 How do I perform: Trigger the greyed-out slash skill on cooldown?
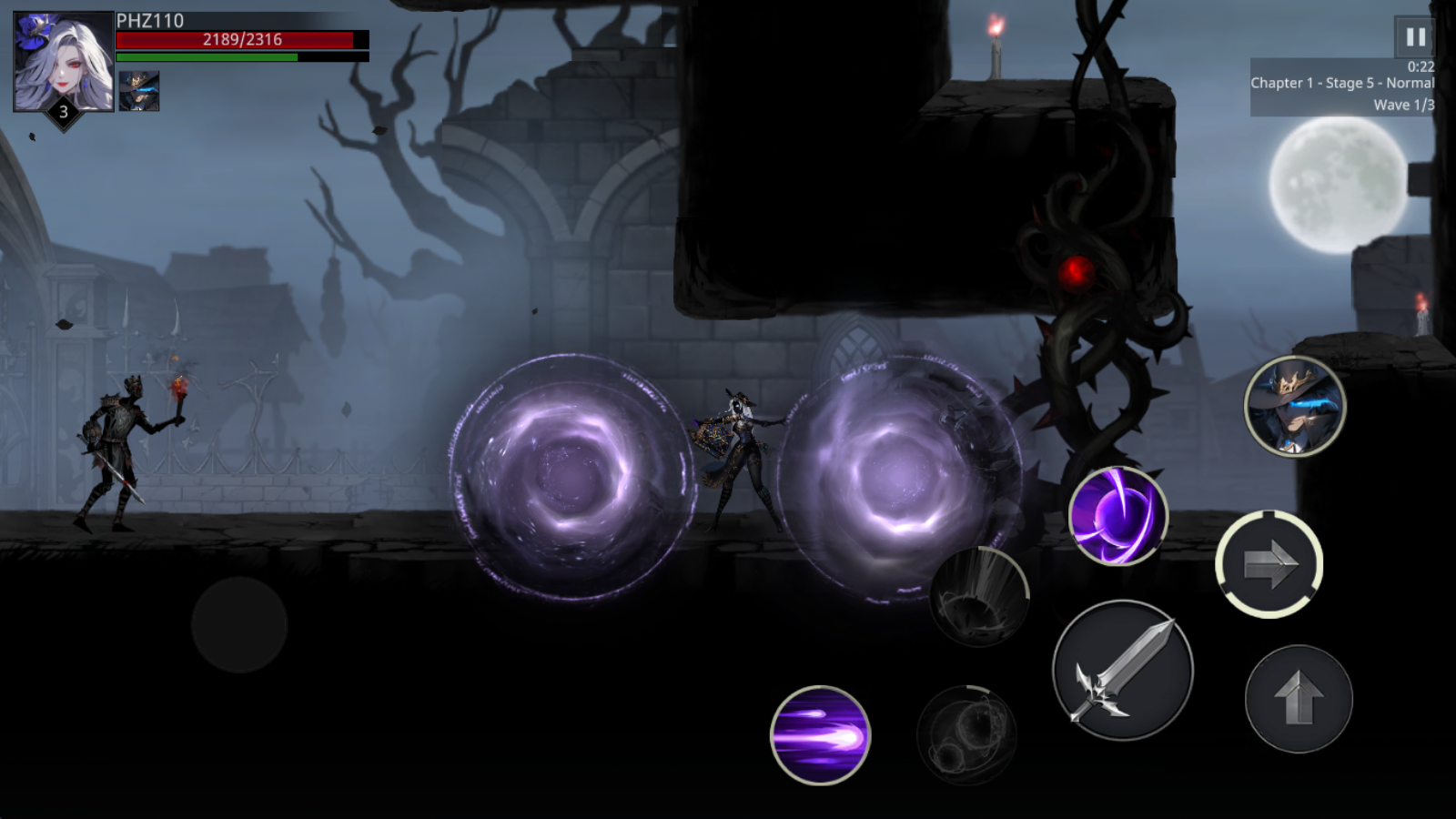979,597
